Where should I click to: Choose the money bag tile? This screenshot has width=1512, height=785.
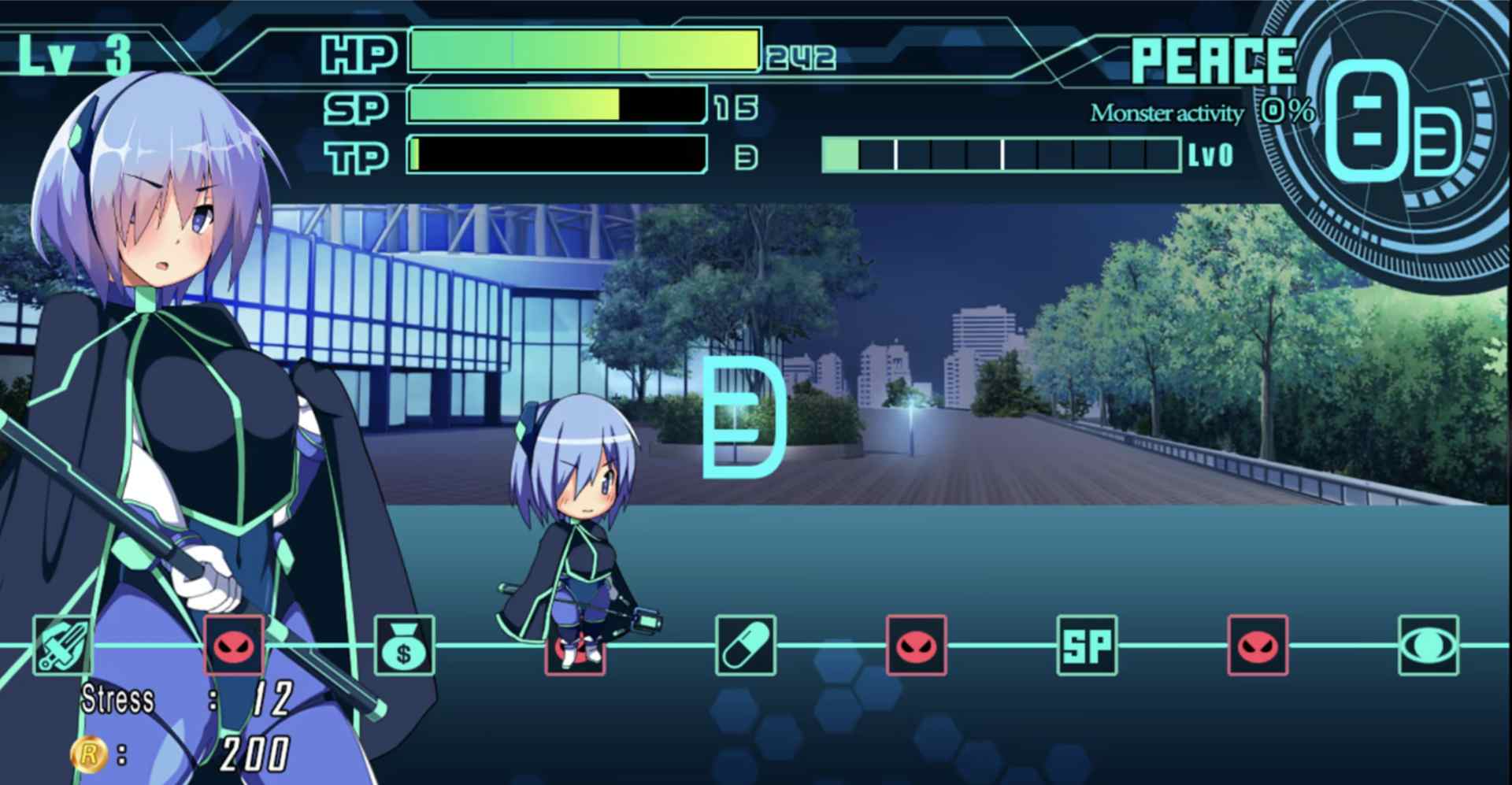(x=404, y=646)
